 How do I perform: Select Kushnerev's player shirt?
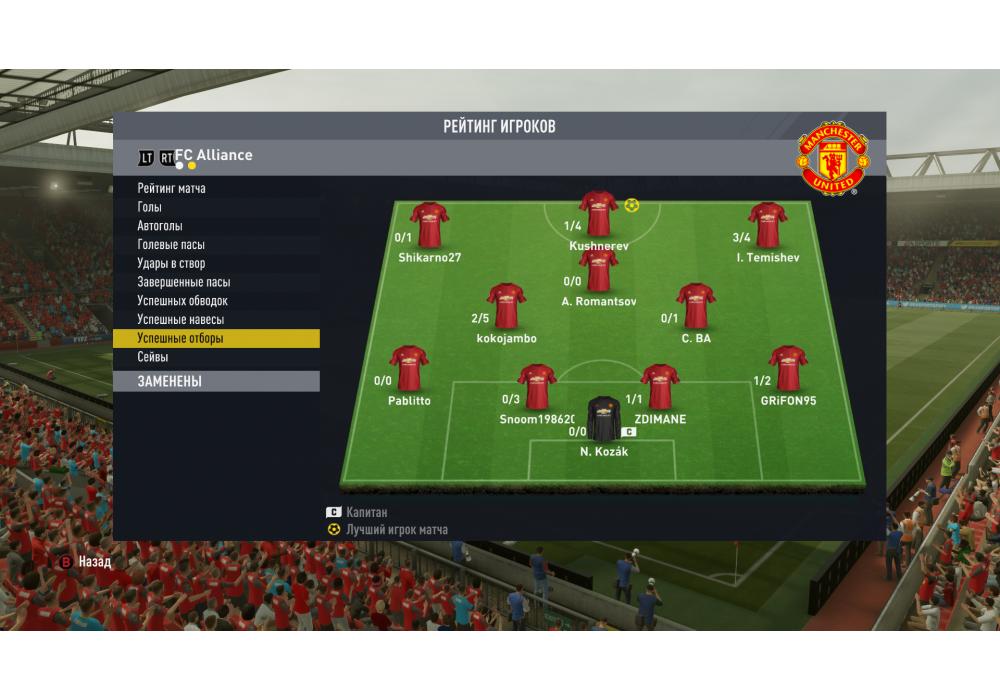(598, 213)
